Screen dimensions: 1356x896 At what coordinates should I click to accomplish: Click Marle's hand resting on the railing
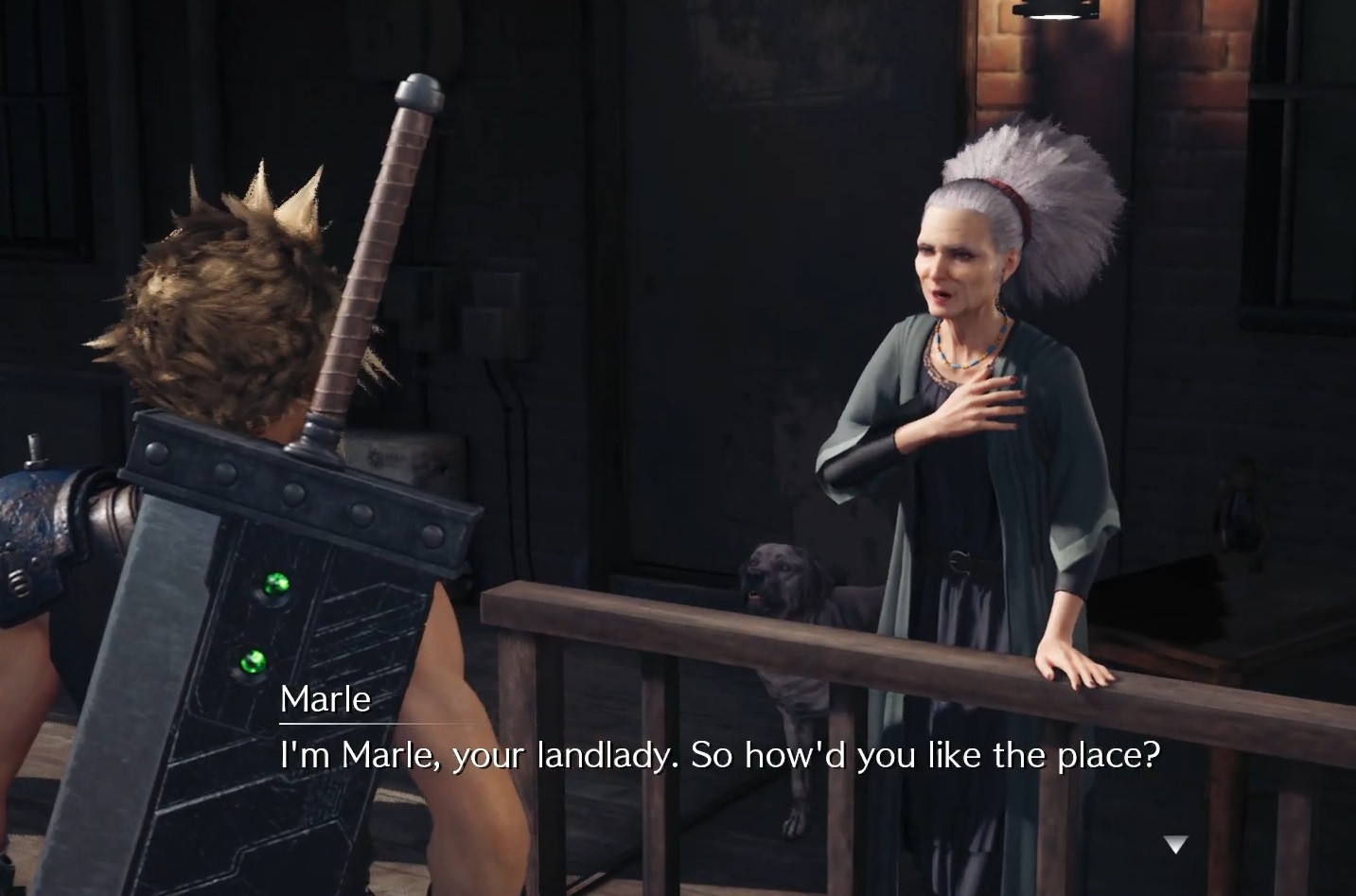[x=1074, y=662]
